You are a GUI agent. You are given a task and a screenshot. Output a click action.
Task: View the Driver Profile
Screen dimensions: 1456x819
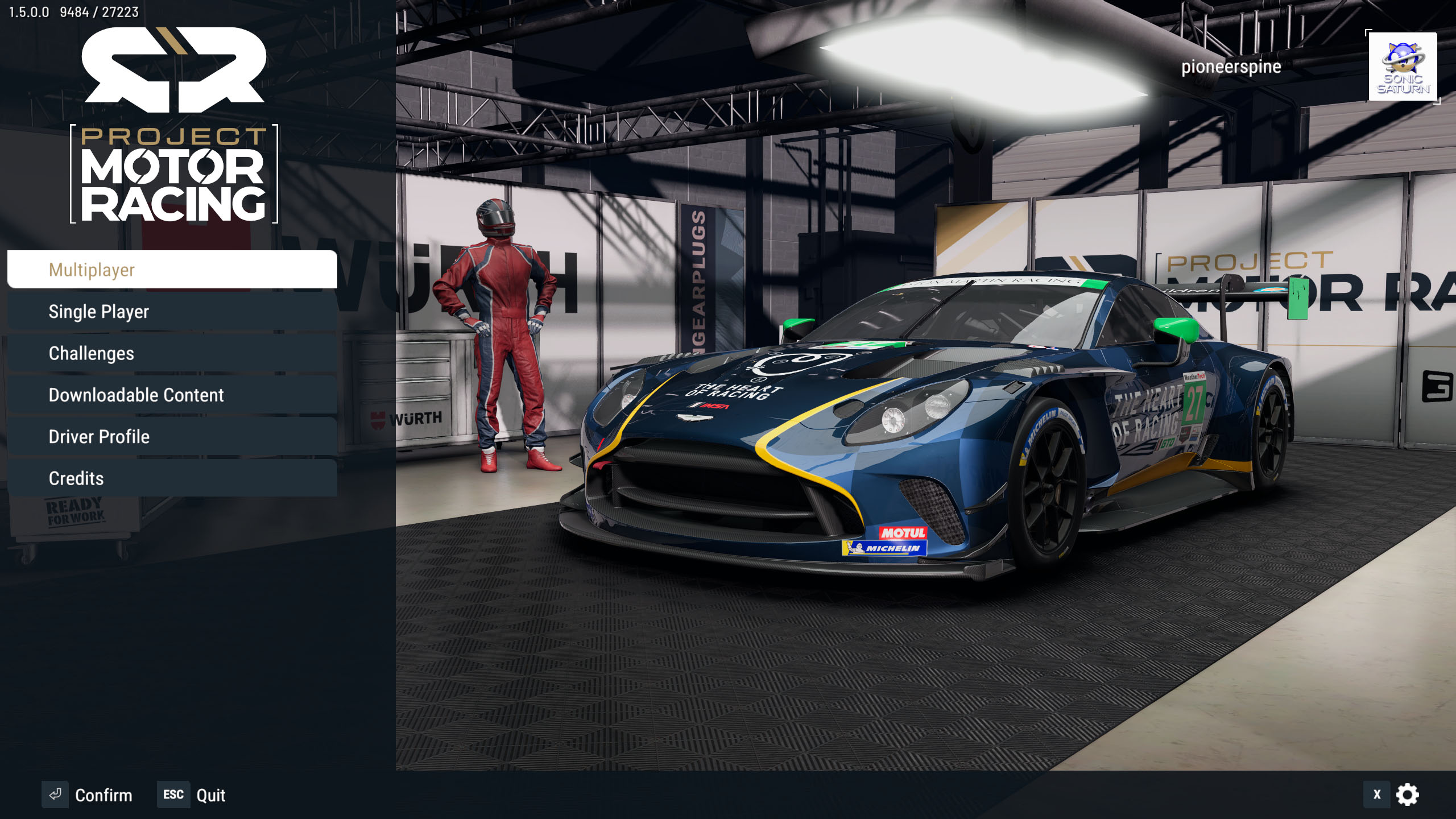tap(172, 437)
